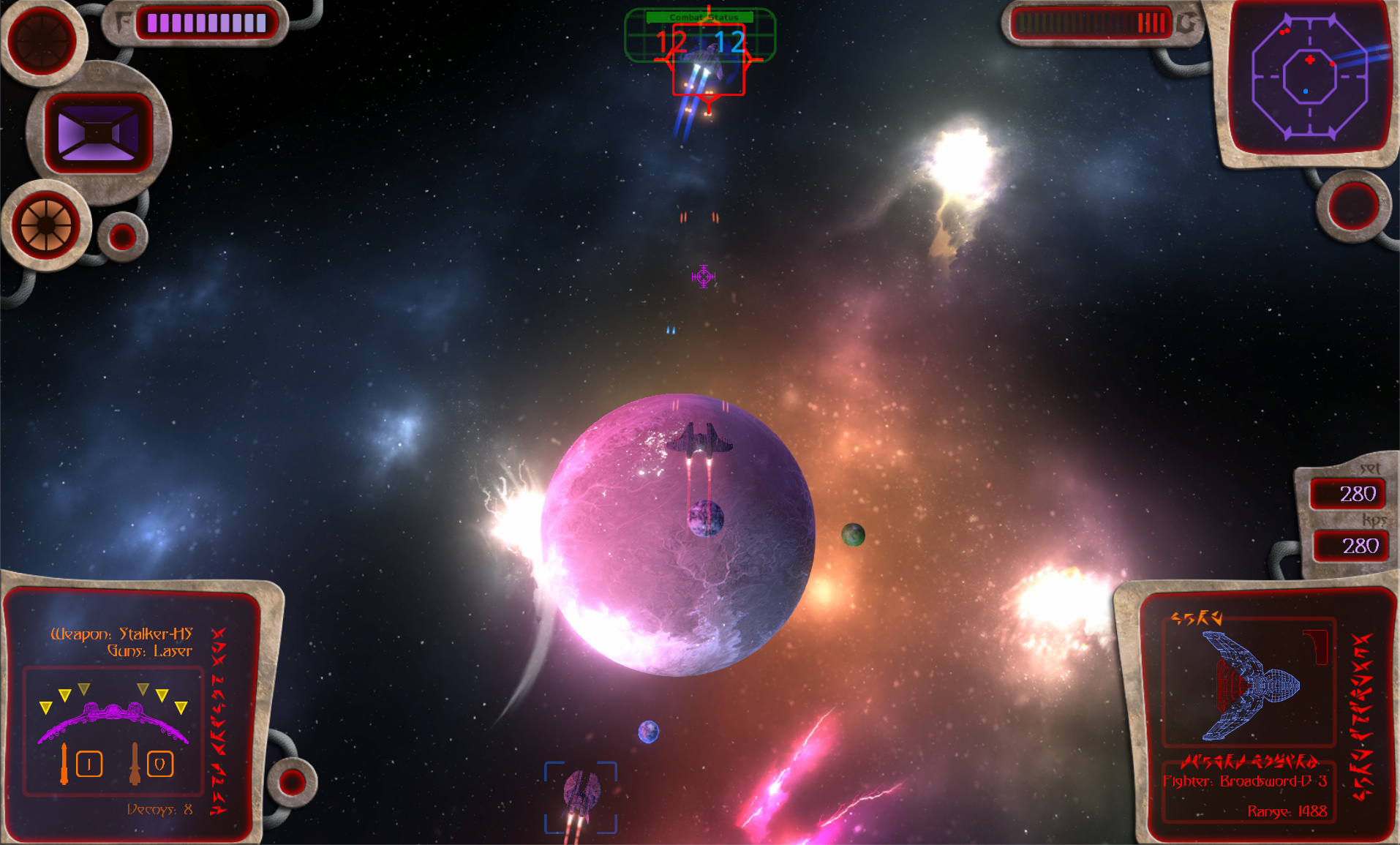The width and height of the screenshot is (1400, 845).
Task: Choose the missile slot showing count 0
Action: (159, 765)
